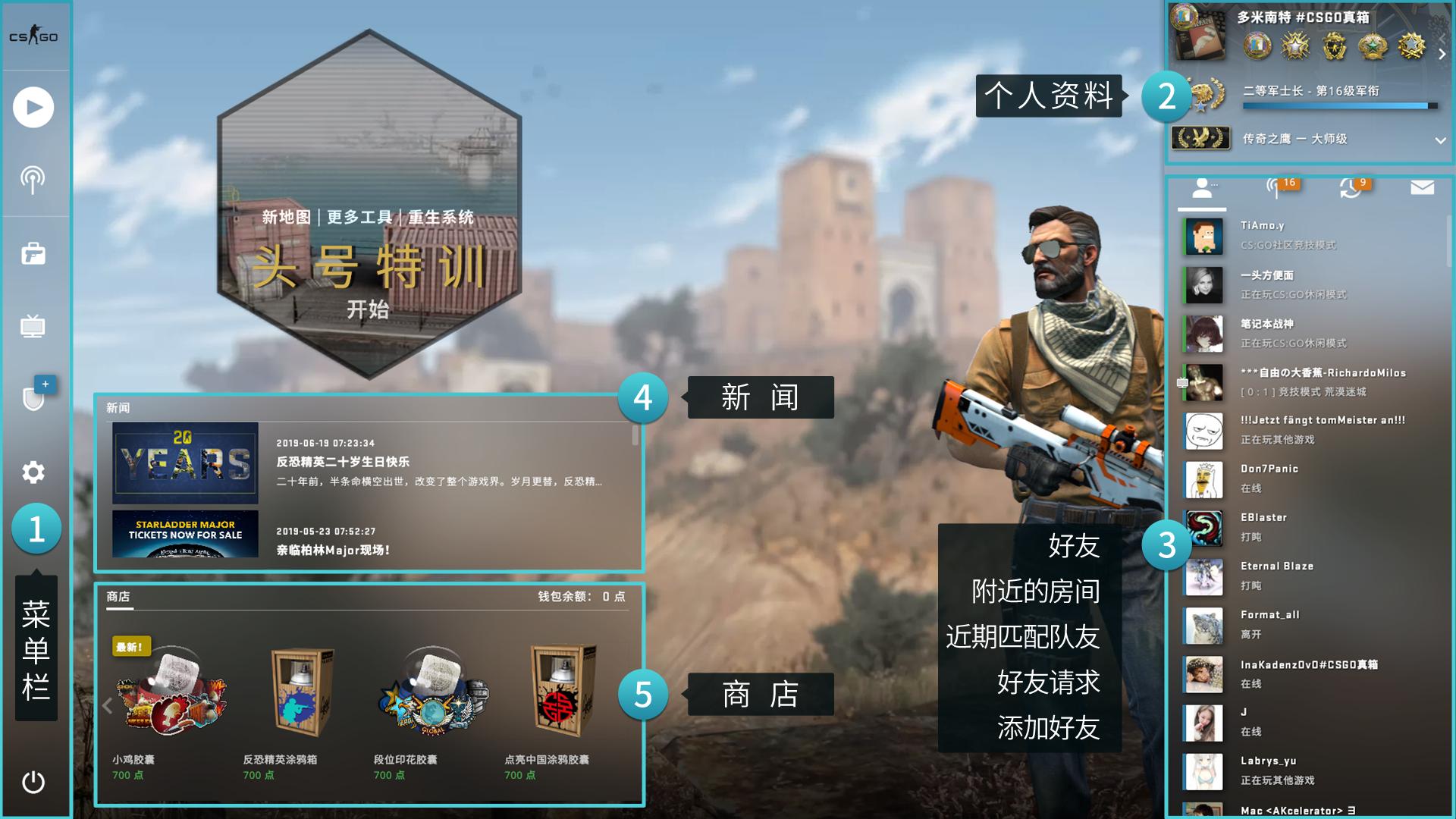
Task: Click the left arrow in the shop carousel
Action: pyautogui.click(x=108, y=705)
